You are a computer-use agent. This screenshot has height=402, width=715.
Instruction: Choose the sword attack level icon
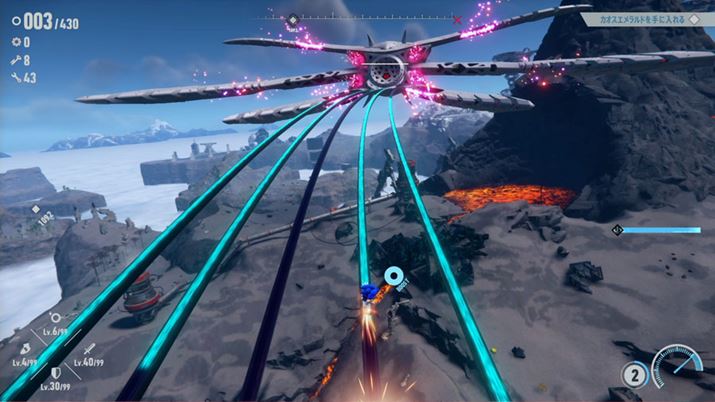click(89, 348)
